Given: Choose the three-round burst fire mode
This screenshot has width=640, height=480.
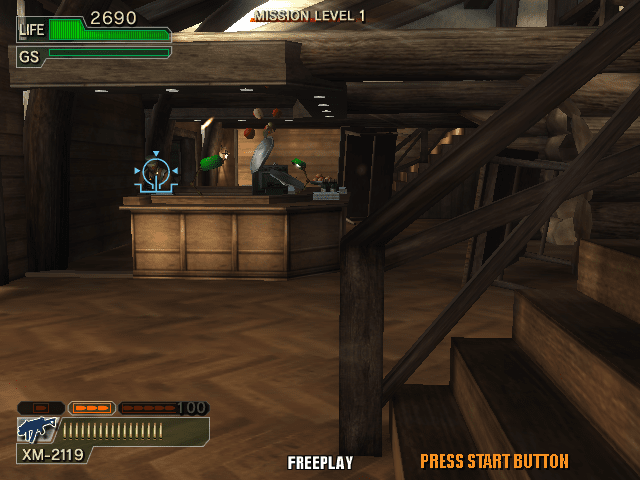Looking at the screenshot, I should [x=92, y=408].
